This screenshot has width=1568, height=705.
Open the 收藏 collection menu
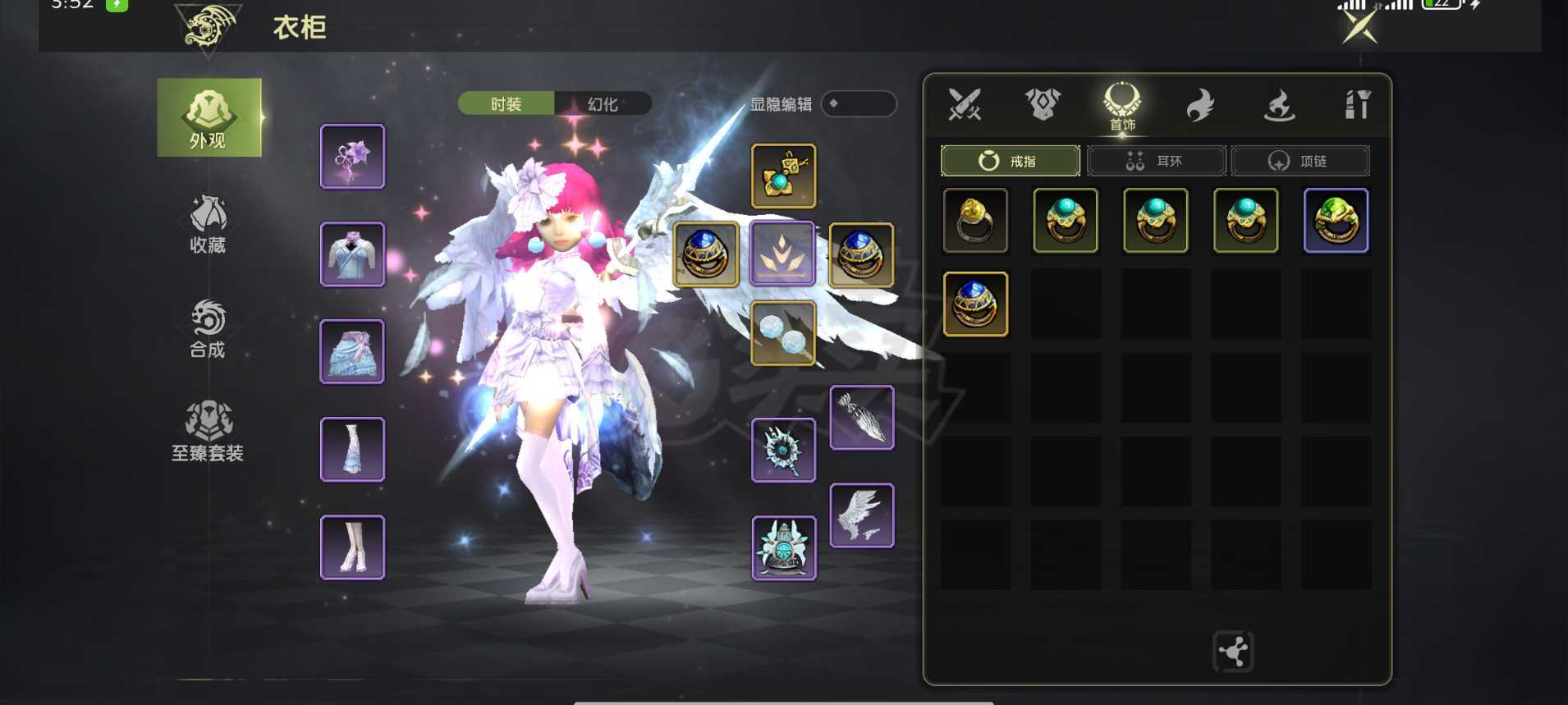208,223
